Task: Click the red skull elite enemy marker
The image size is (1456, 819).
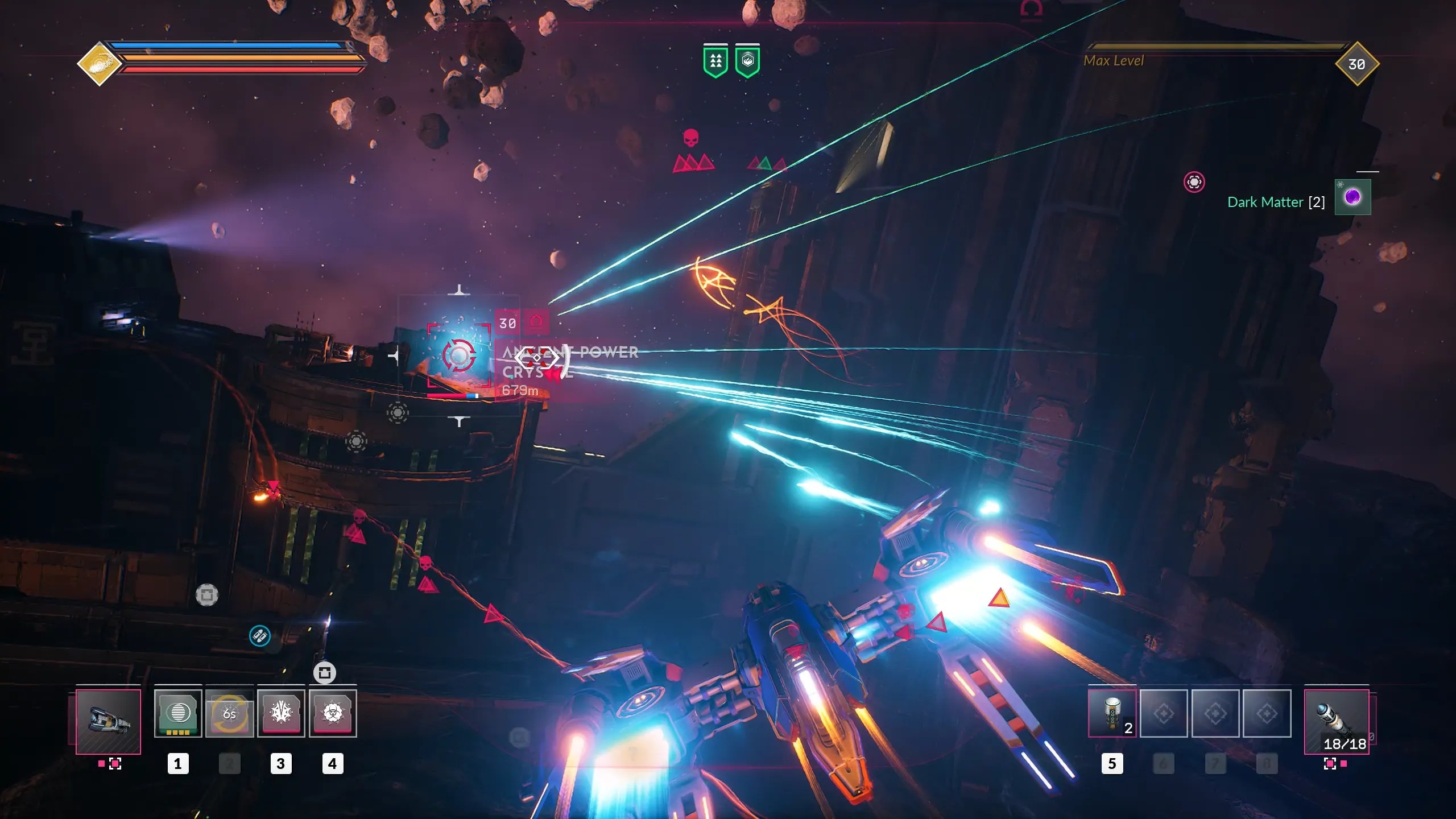Action: pos(690,138)
